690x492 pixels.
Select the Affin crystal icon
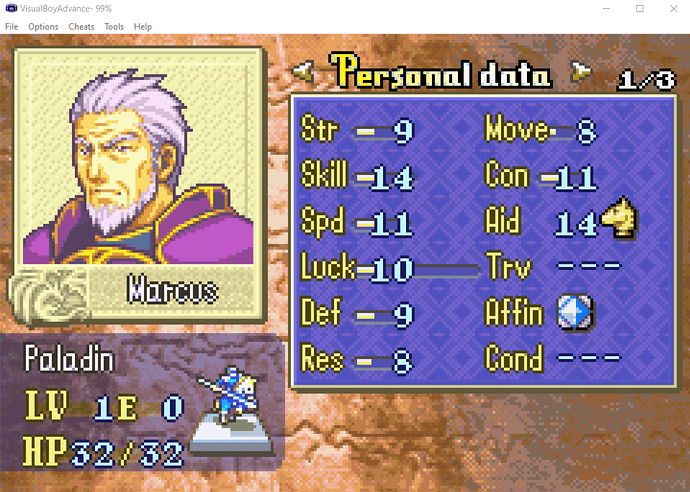pyautogui.click(x=576, y=314)
